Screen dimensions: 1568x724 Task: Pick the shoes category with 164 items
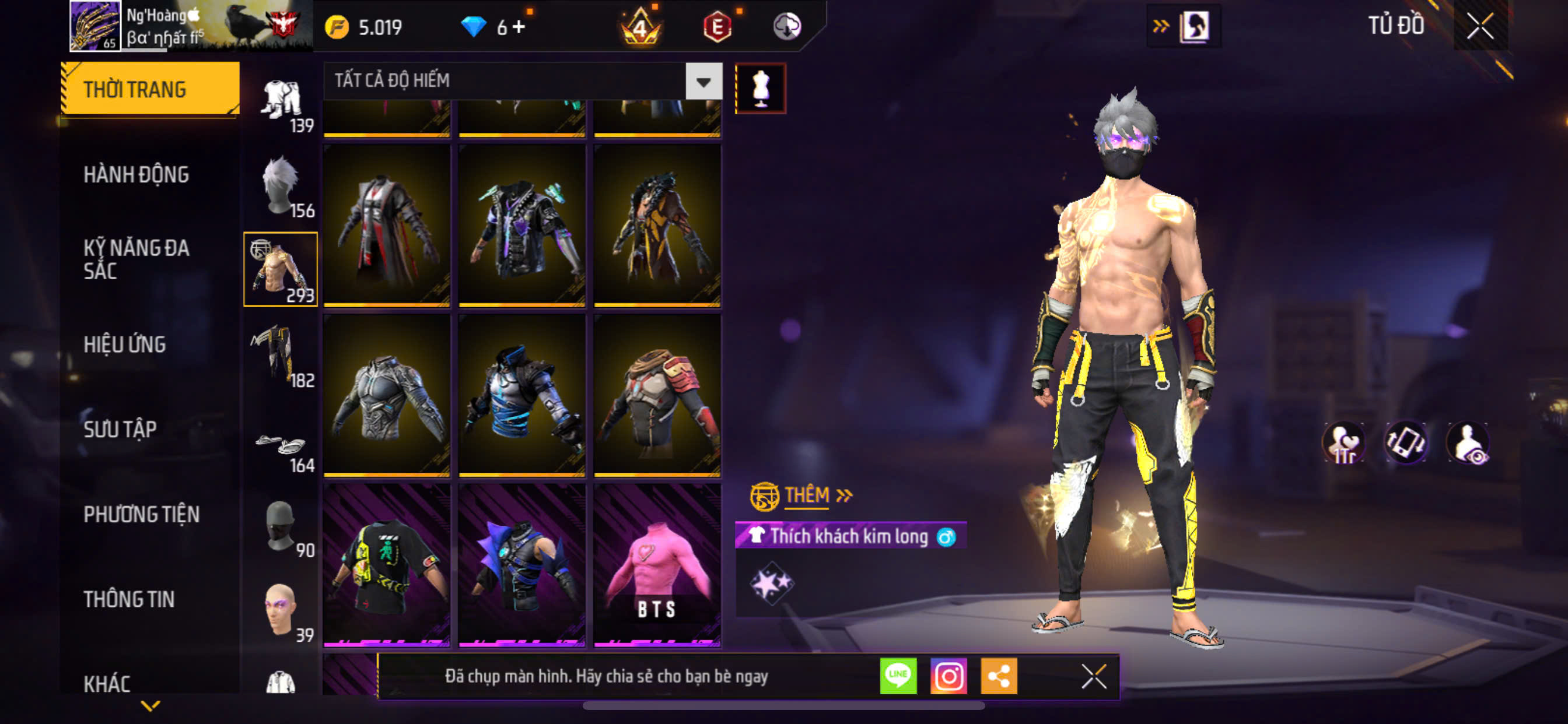pos(281,449)
